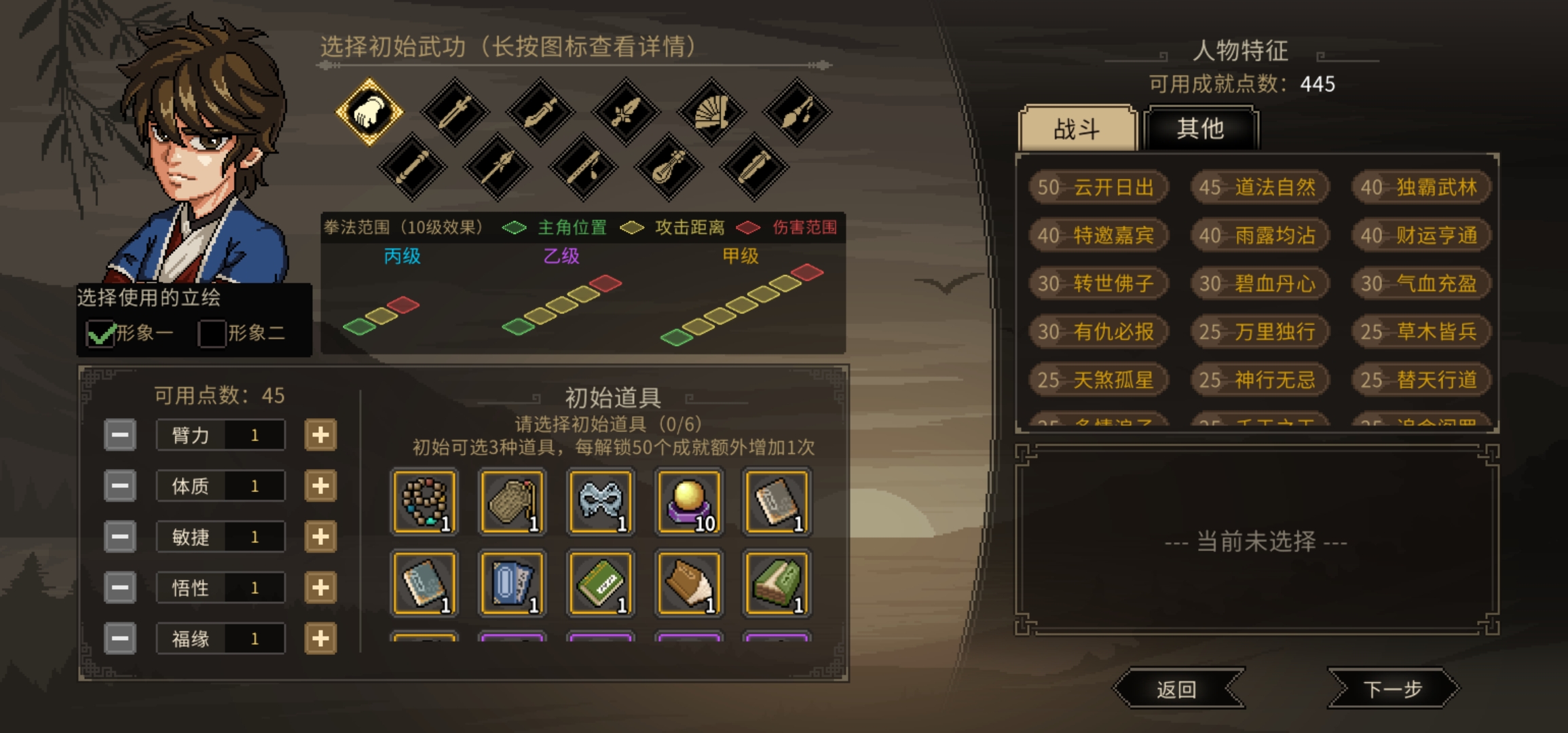The height and width of the screenshot is (733, 1568).
Task: Pick the pipa lute weapon icon
Action: [669, 166]
